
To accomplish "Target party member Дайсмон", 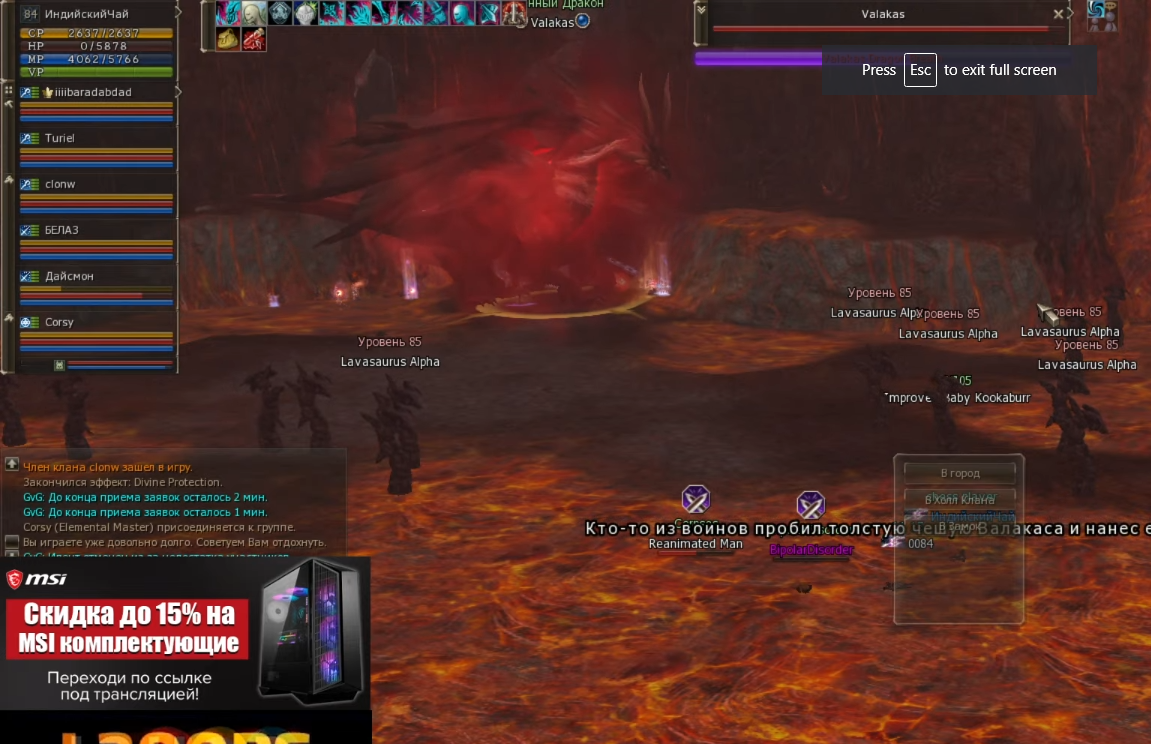I will click(69, 276).
